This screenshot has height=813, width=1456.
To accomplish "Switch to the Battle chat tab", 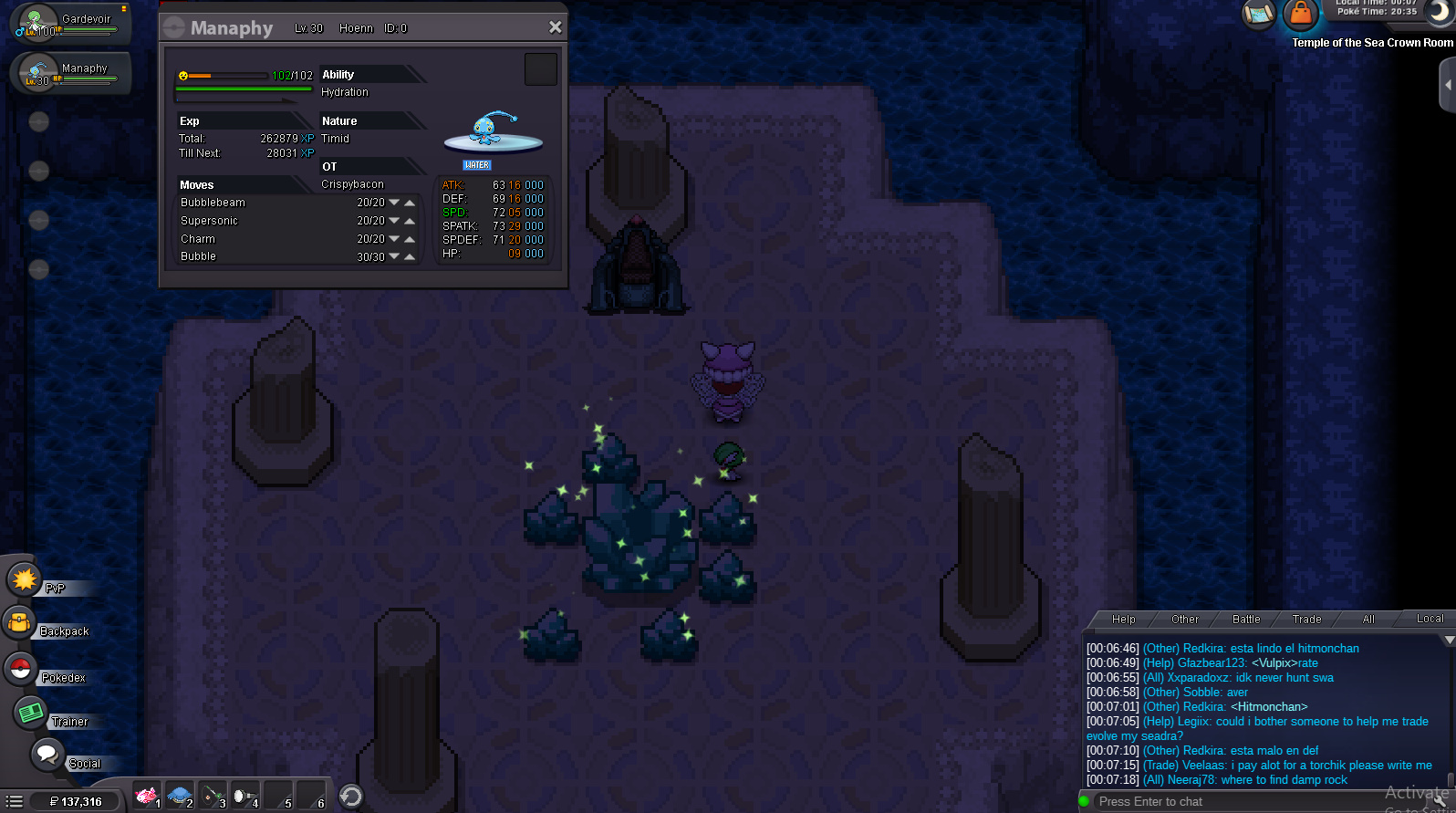I will coord(1245,620).
